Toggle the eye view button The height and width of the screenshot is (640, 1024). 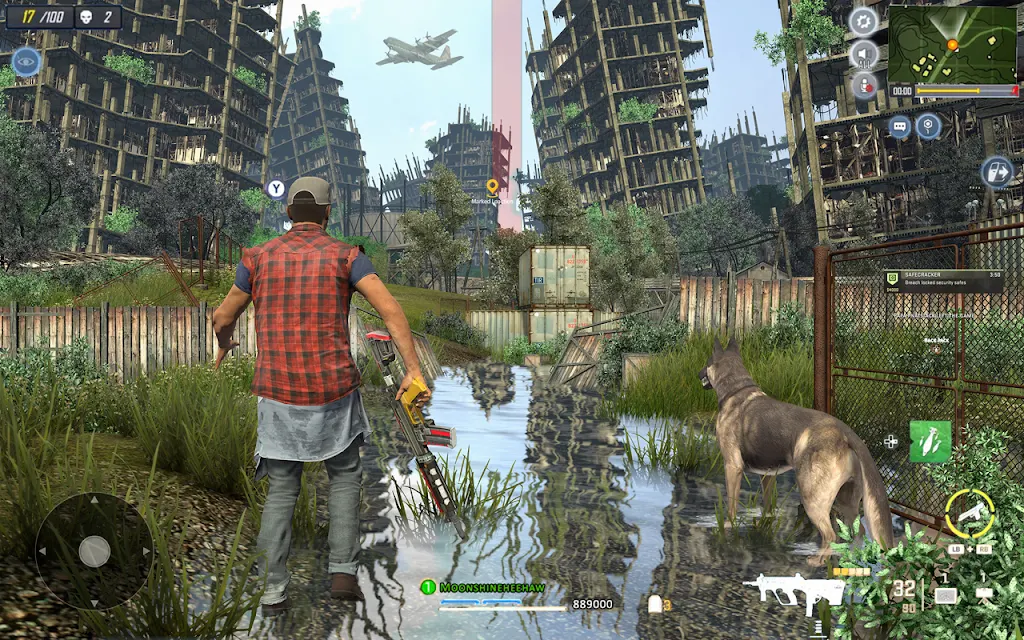tap(26, 62)
